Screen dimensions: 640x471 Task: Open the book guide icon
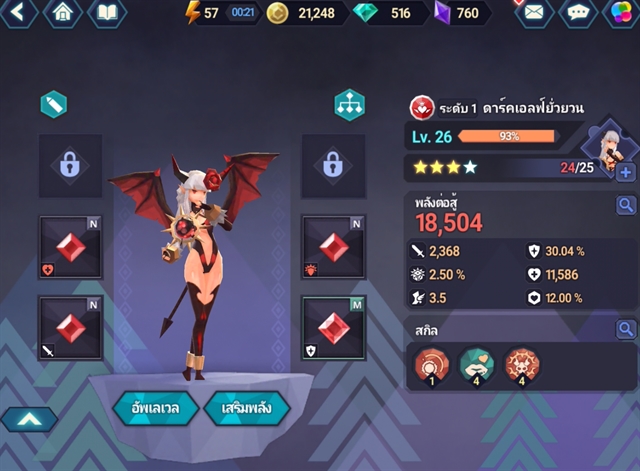click(107, 13)
